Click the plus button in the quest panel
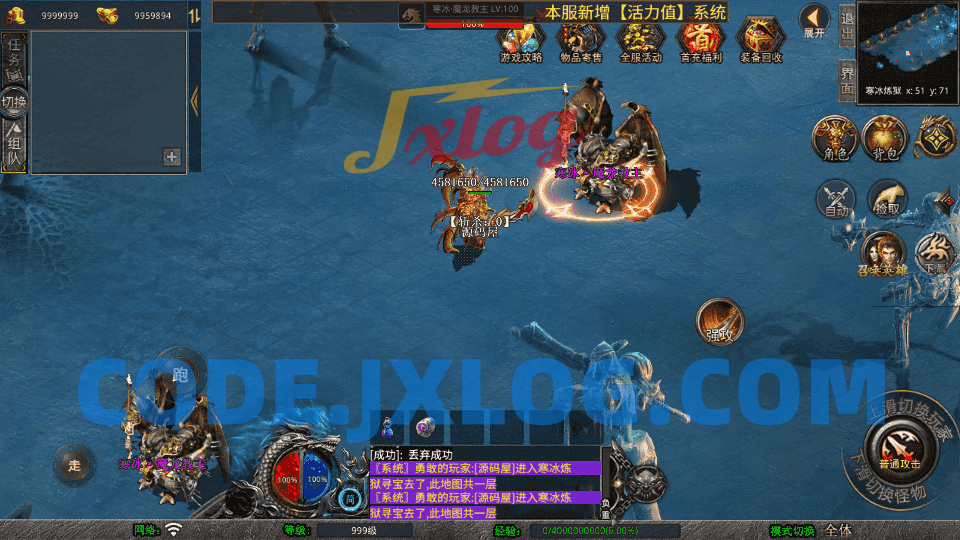Image resolution: width=960 pixels, height=540 pixels. [x=171, y=157]
